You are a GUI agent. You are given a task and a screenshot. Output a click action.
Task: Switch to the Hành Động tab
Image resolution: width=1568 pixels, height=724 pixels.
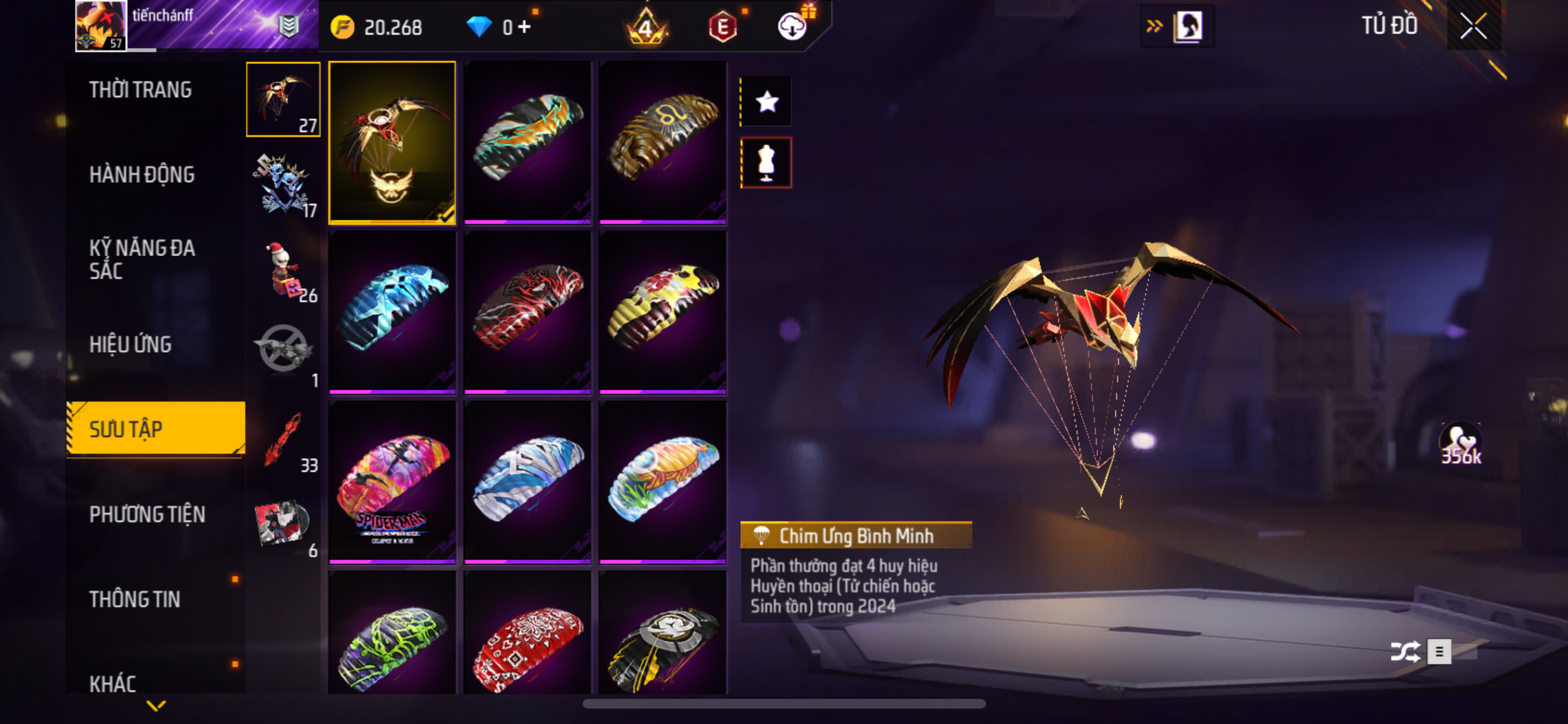point(142,174)
